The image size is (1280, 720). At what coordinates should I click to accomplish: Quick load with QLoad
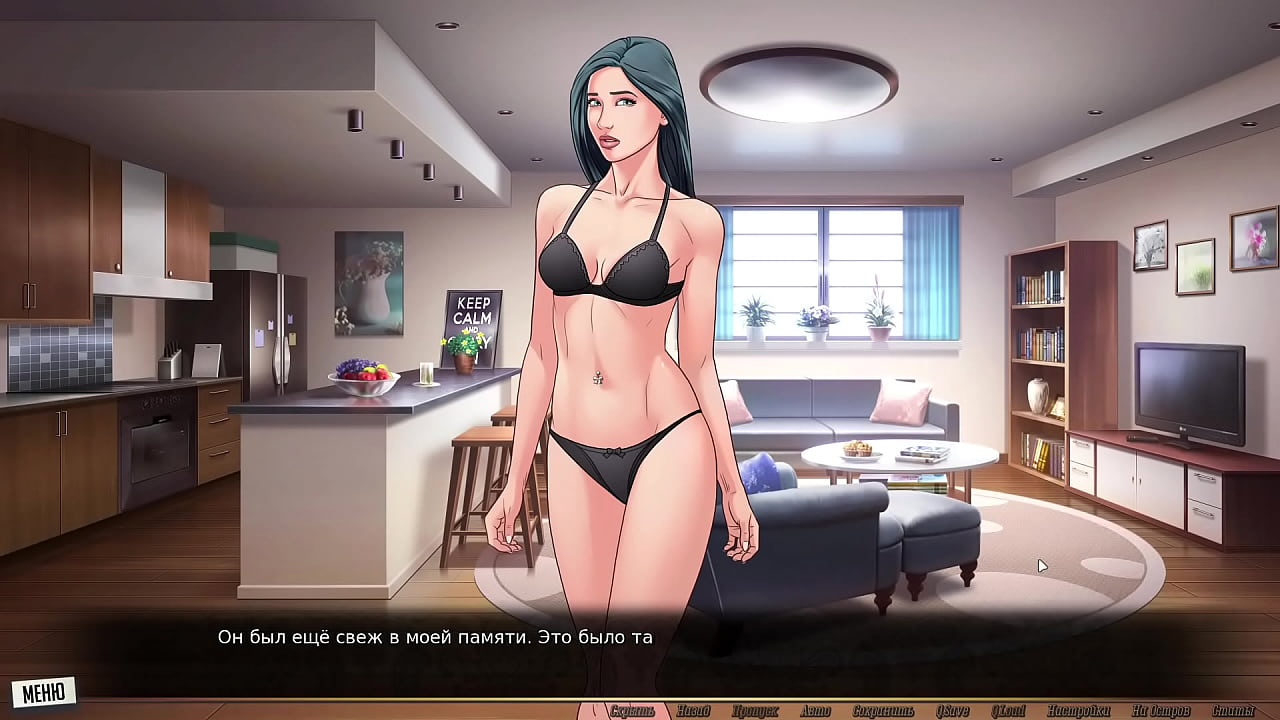click(1010, 711)
